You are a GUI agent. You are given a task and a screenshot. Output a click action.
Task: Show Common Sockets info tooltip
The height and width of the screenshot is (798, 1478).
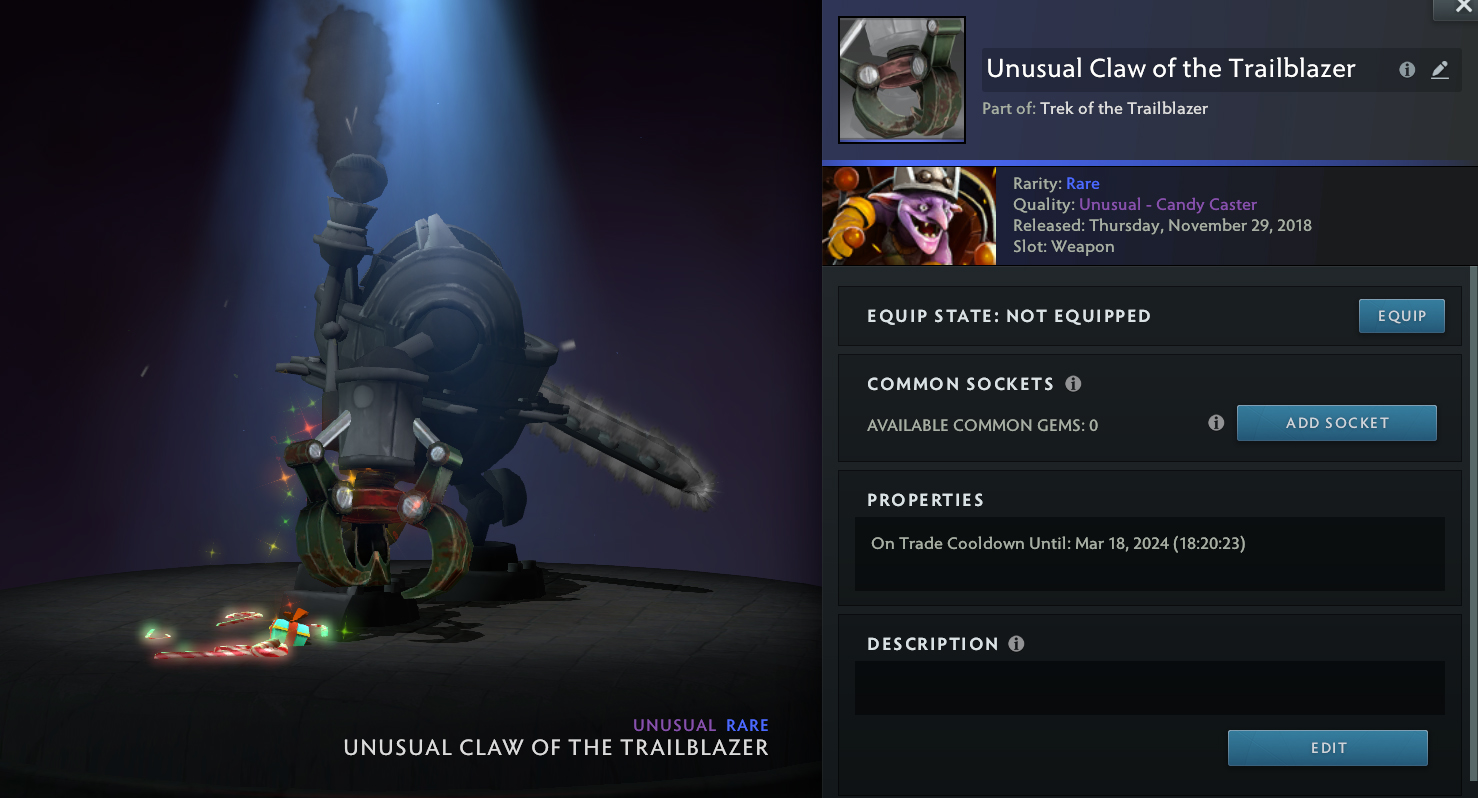(1073, 384)
